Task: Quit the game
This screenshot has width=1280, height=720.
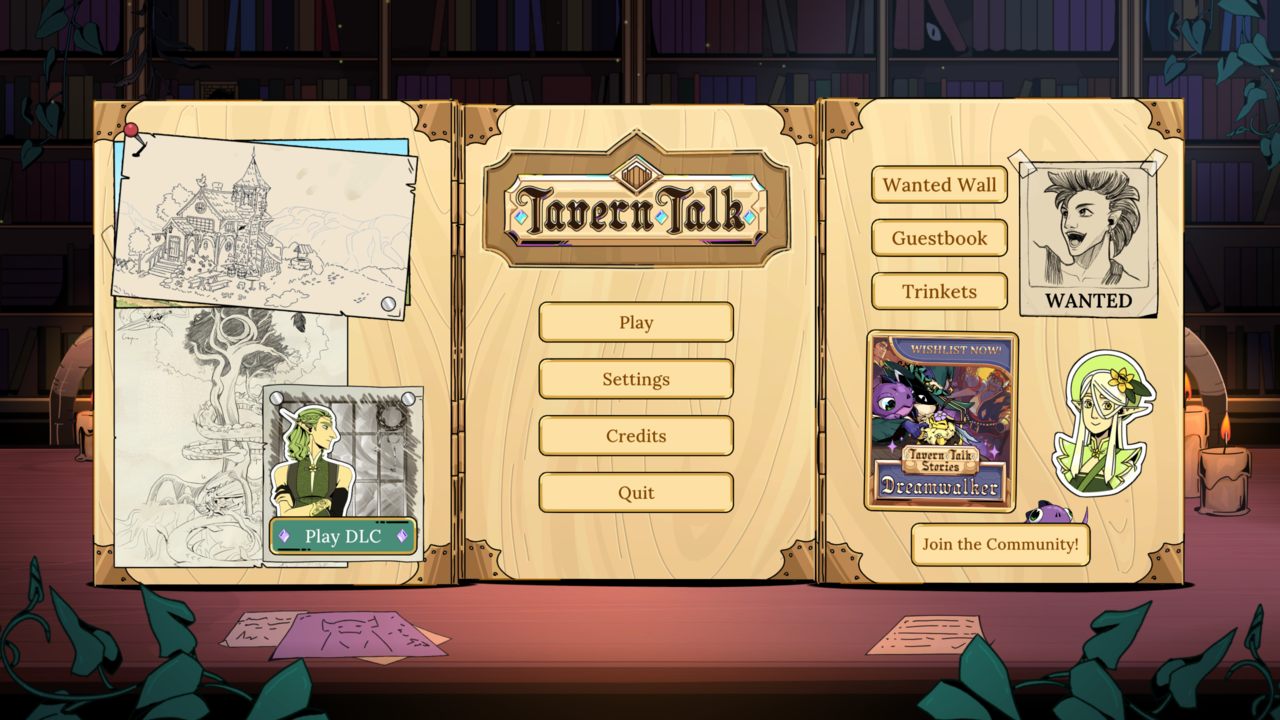Action: point(636,492)
